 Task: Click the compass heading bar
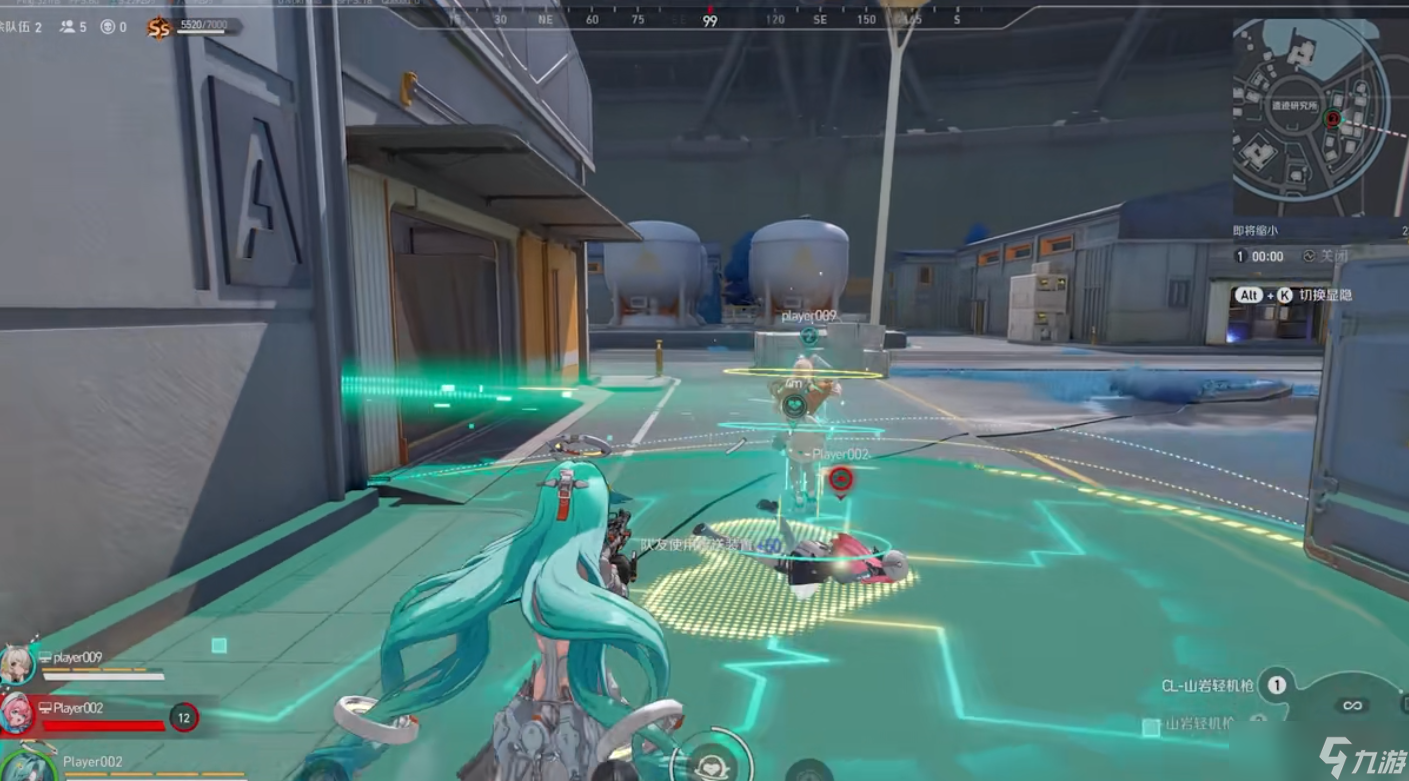click(709, 19)
